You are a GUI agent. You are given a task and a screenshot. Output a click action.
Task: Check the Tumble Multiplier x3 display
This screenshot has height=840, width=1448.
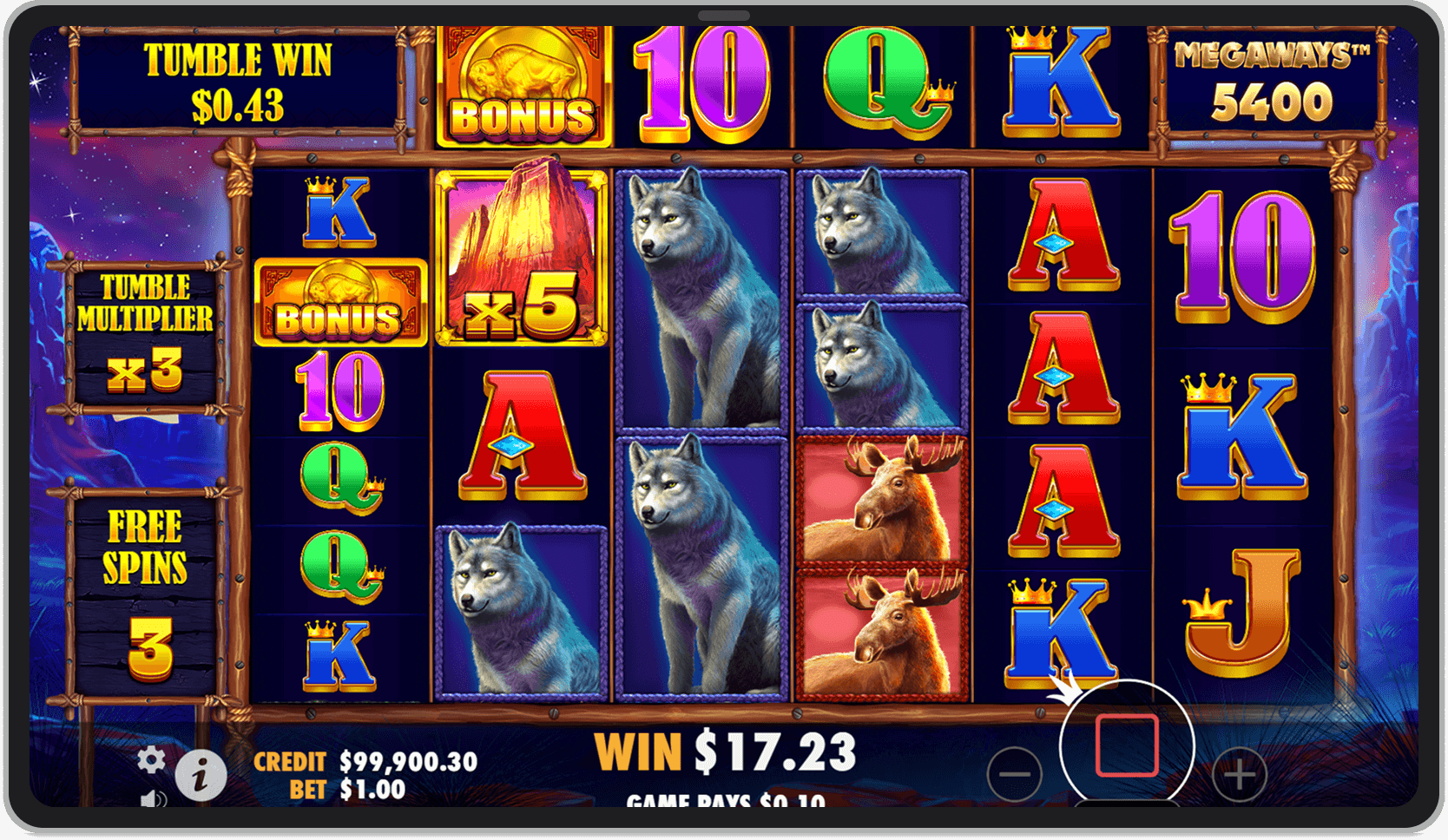146,330
